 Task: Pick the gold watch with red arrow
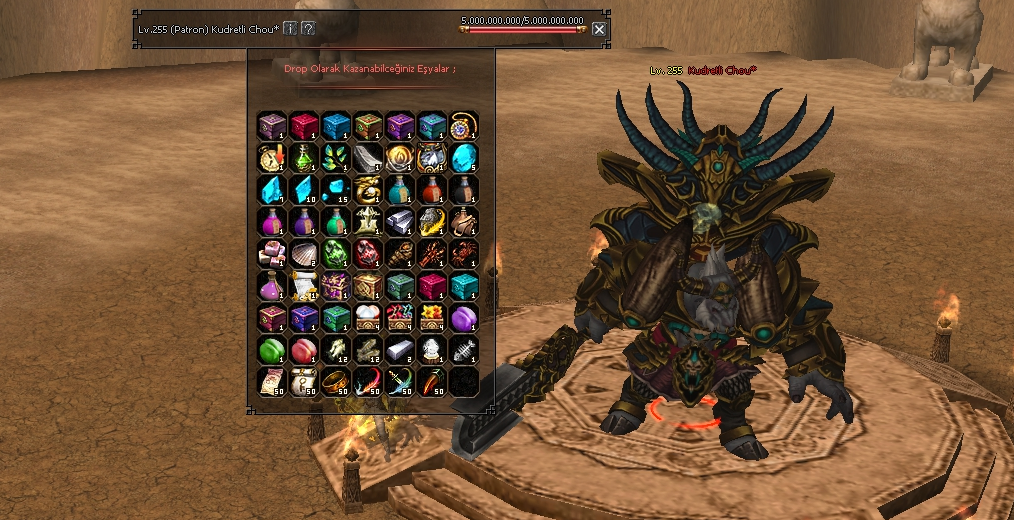pos(272,157)
